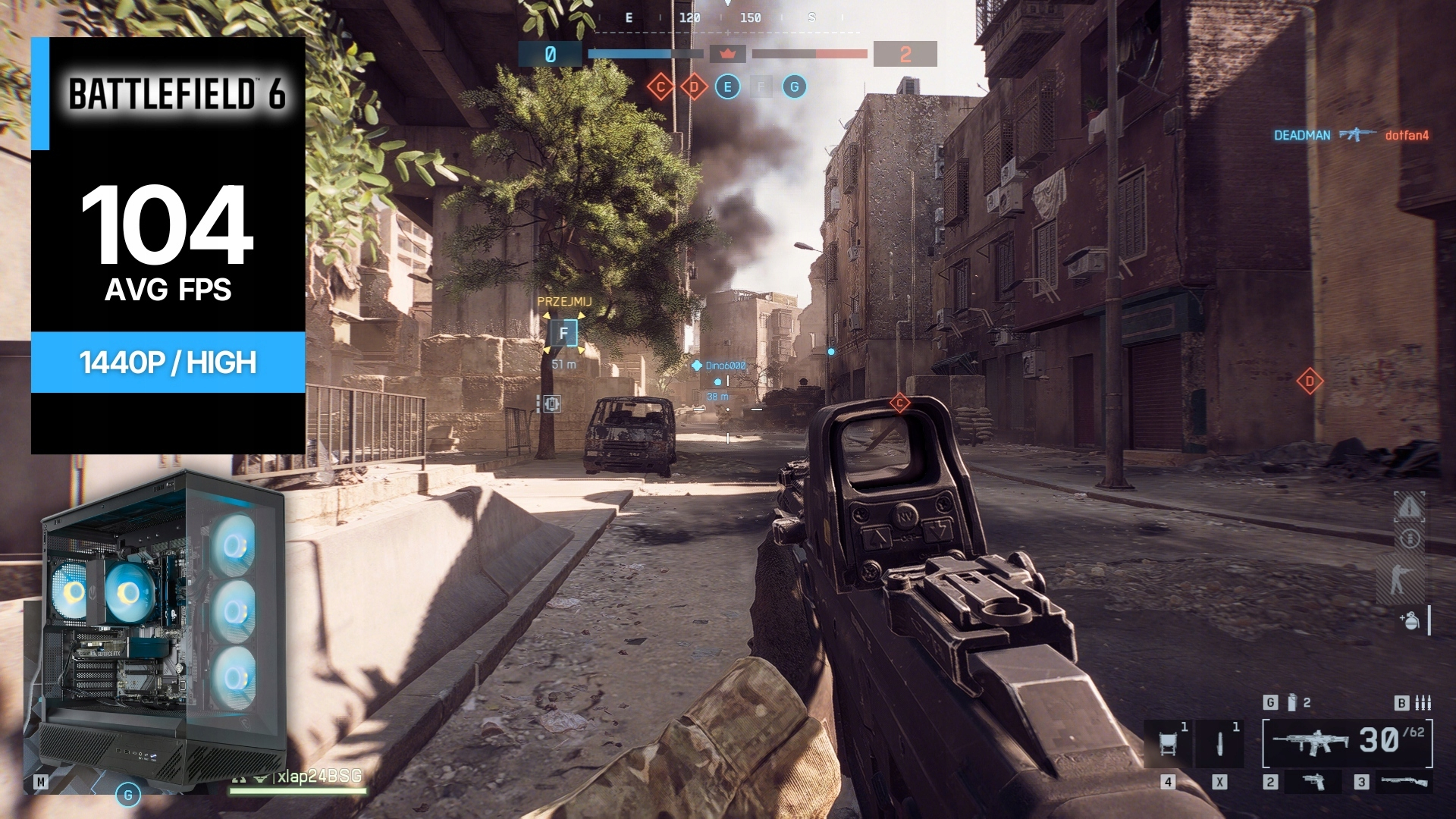1456x819 pixels.
Task: Switch to the pistol sidearm slot
Action: click(1313, 782)
